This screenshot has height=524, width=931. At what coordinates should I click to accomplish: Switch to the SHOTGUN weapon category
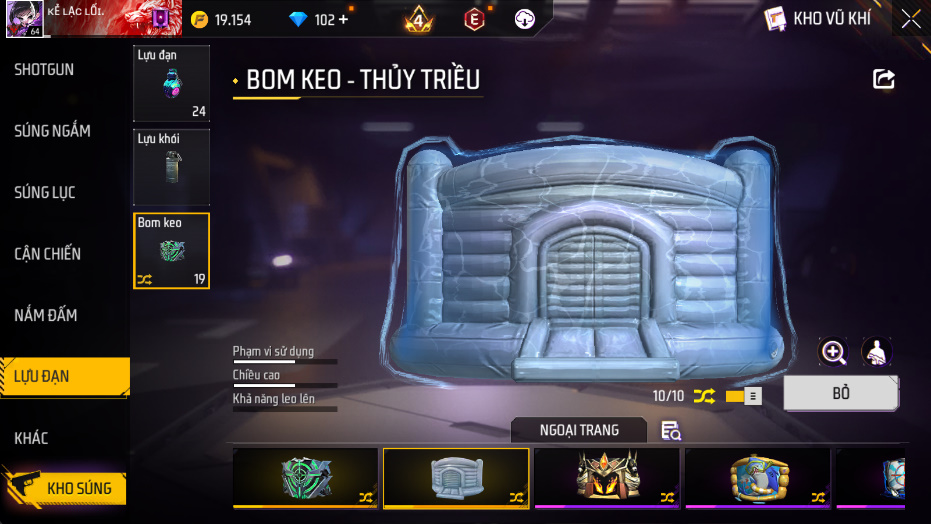click(44, 69)
